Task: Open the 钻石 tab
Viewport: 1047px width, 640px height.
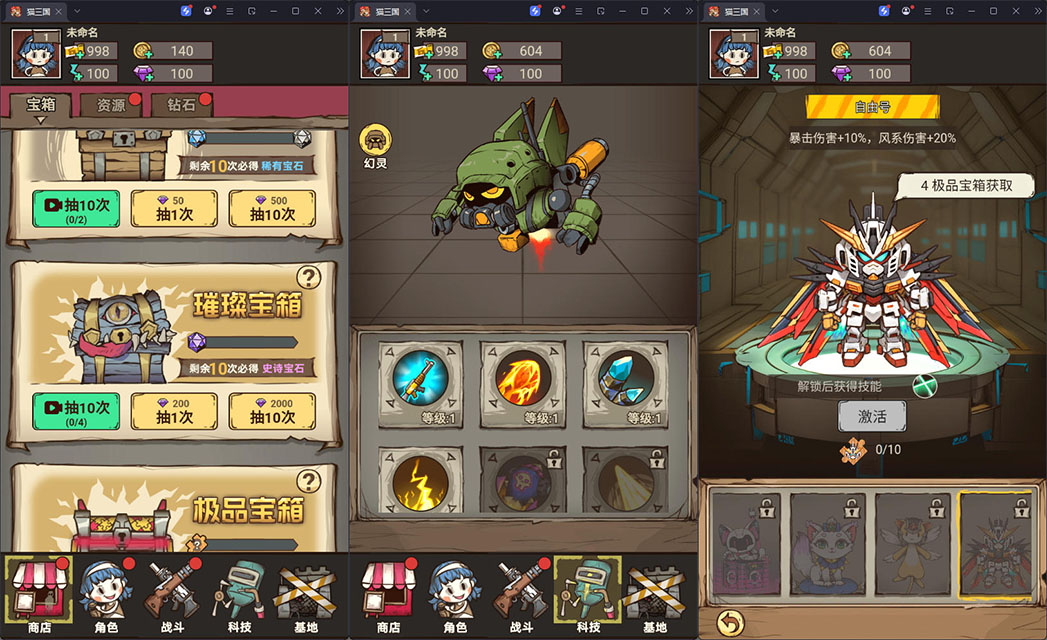Action: (180, 105)
